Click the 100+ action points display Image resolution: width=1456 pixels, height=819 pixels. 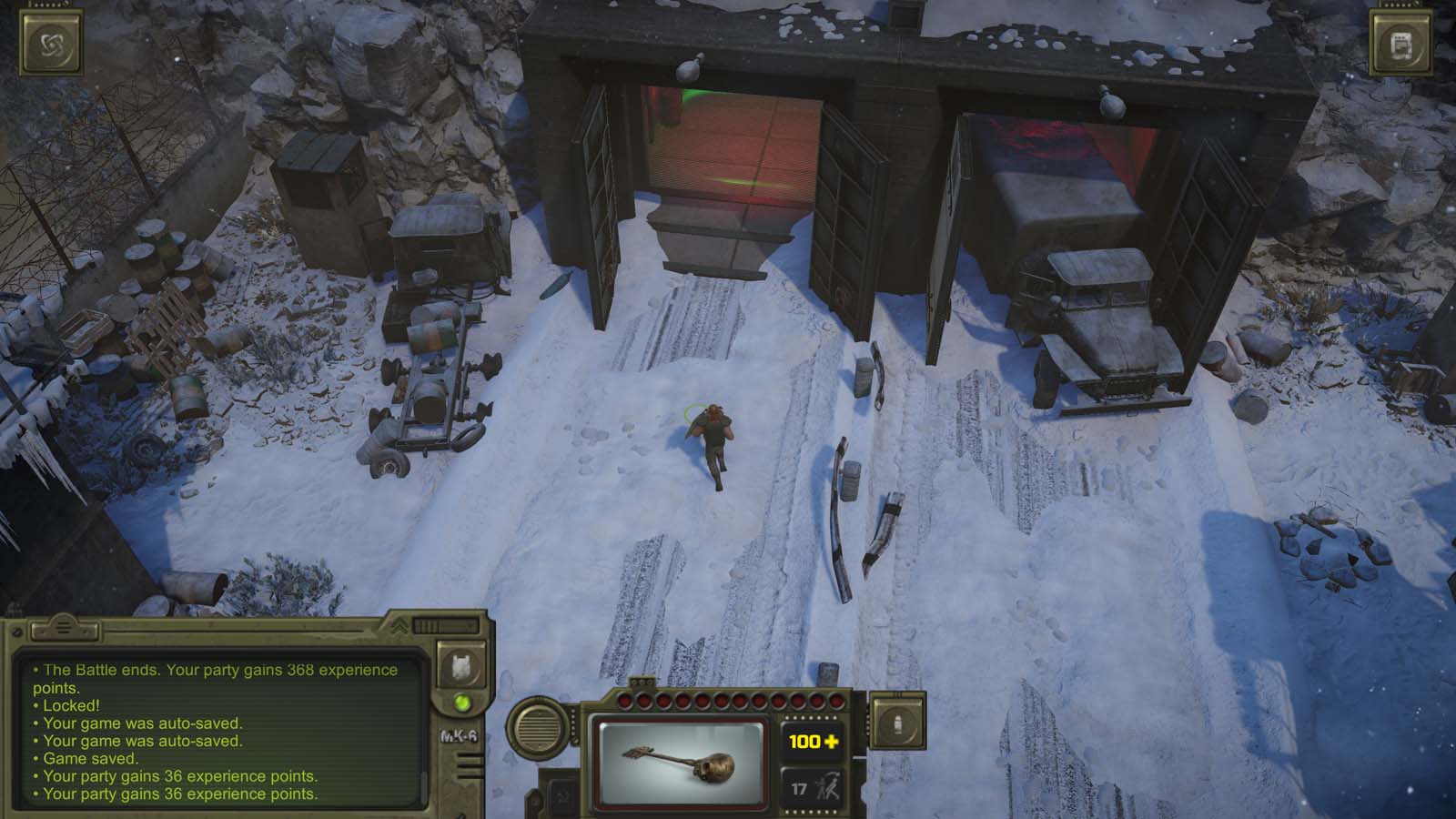pos(811,741)
